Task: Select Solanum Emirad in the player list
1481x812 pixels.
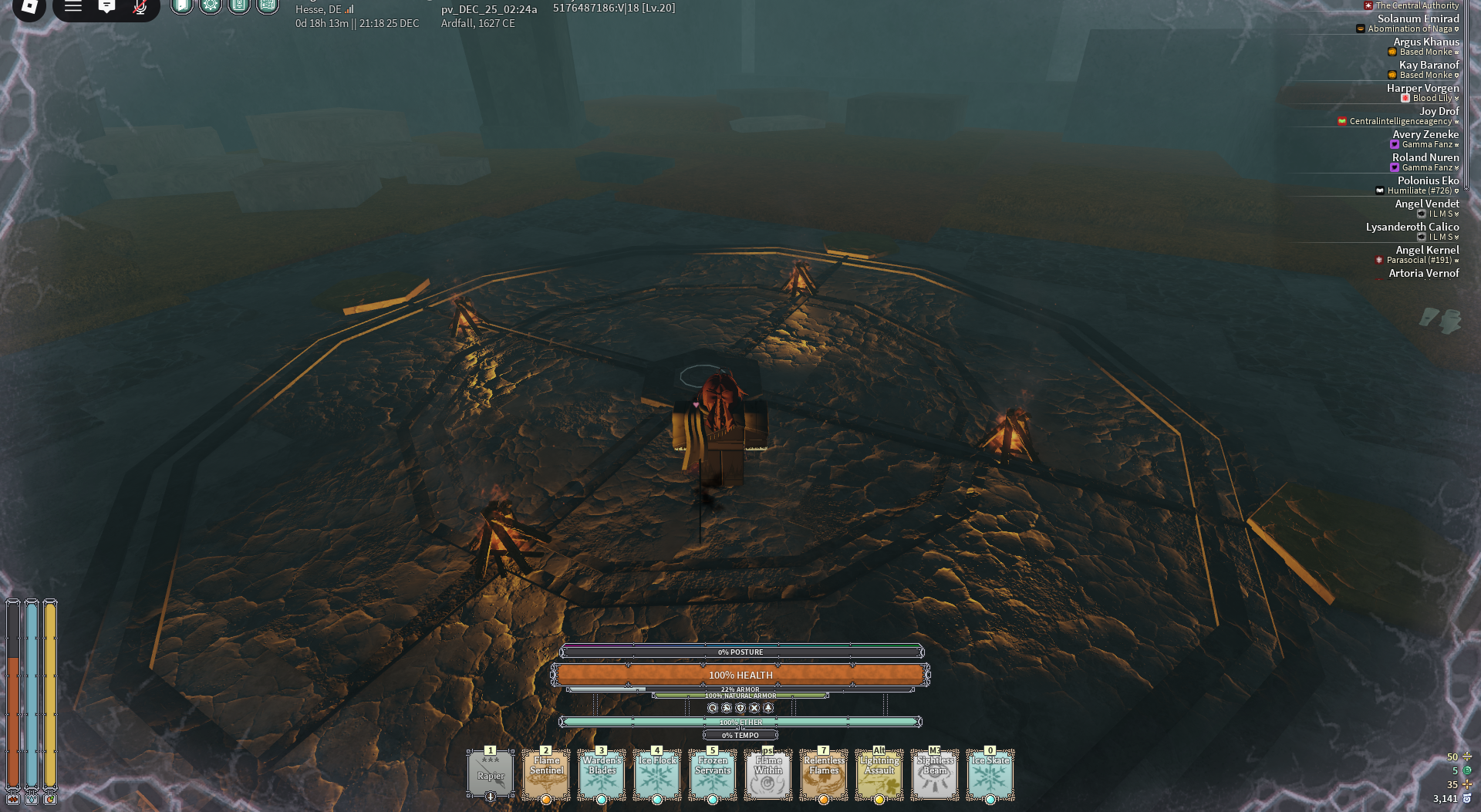Action: pyautogui.click(x=1418, y=19)
